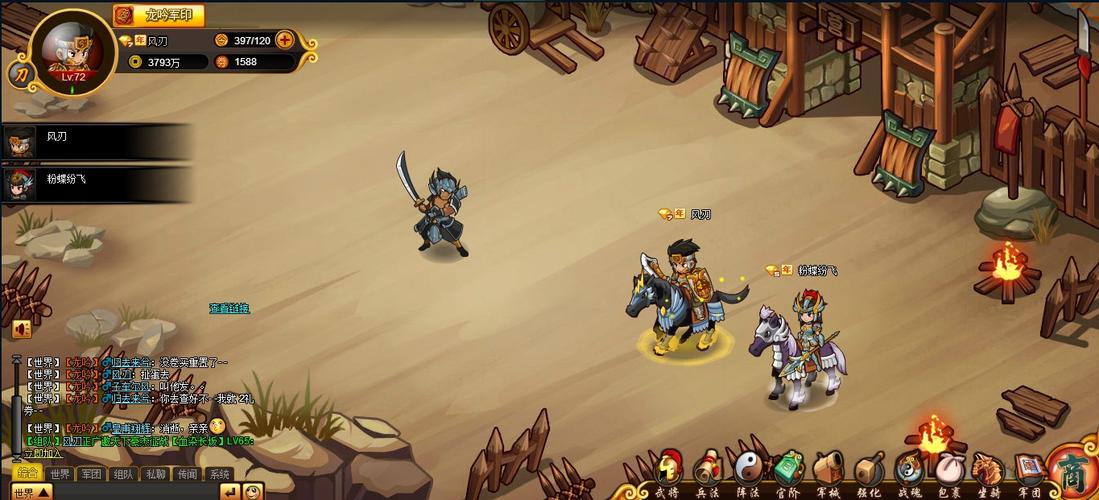The width and height of the screenshot is (1099, 500).
Task: Select team member 粉蝶纷飞 in party list
Action: pos(60,181)
